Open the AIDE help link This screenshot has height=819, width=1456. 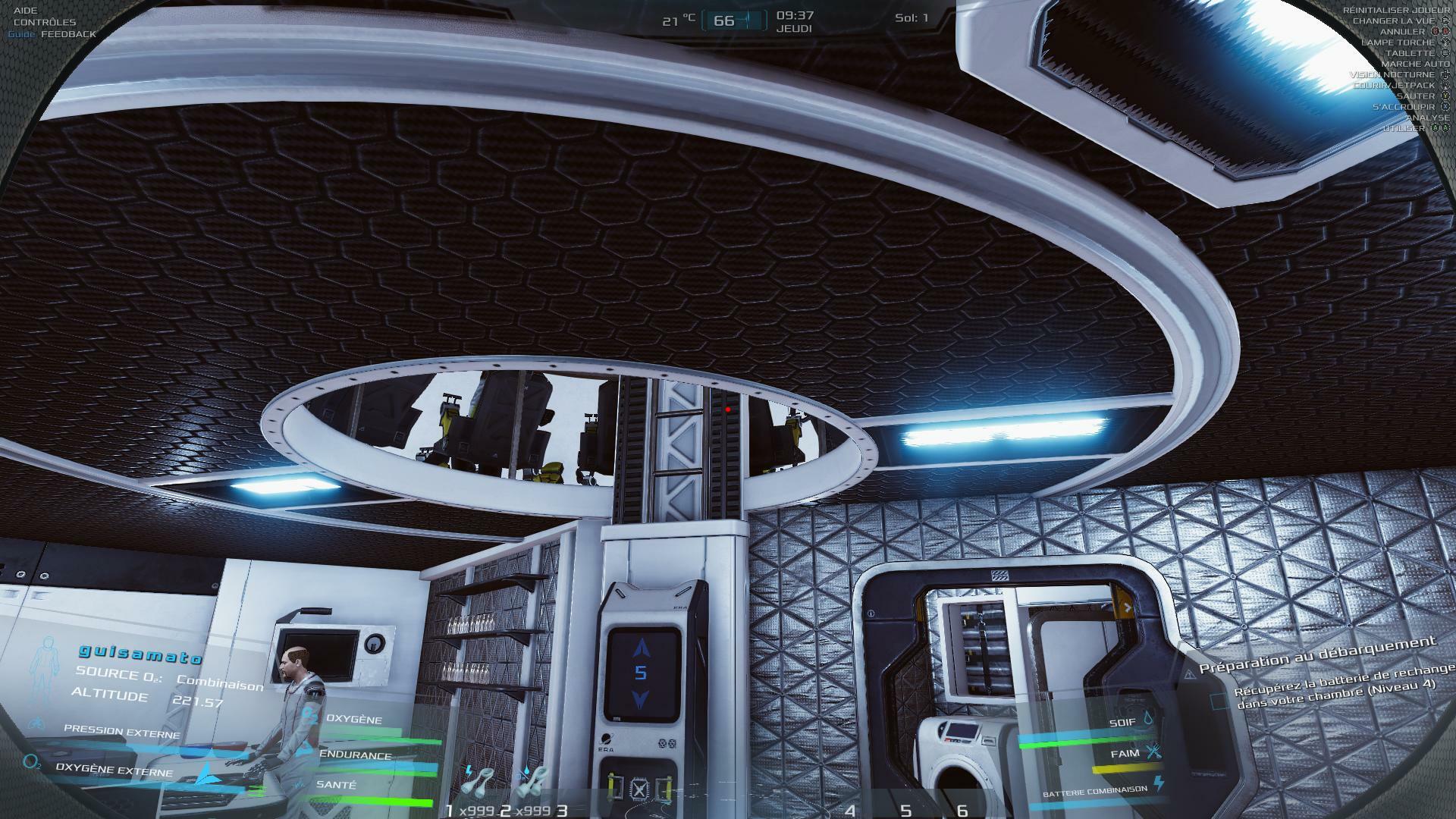25,11
